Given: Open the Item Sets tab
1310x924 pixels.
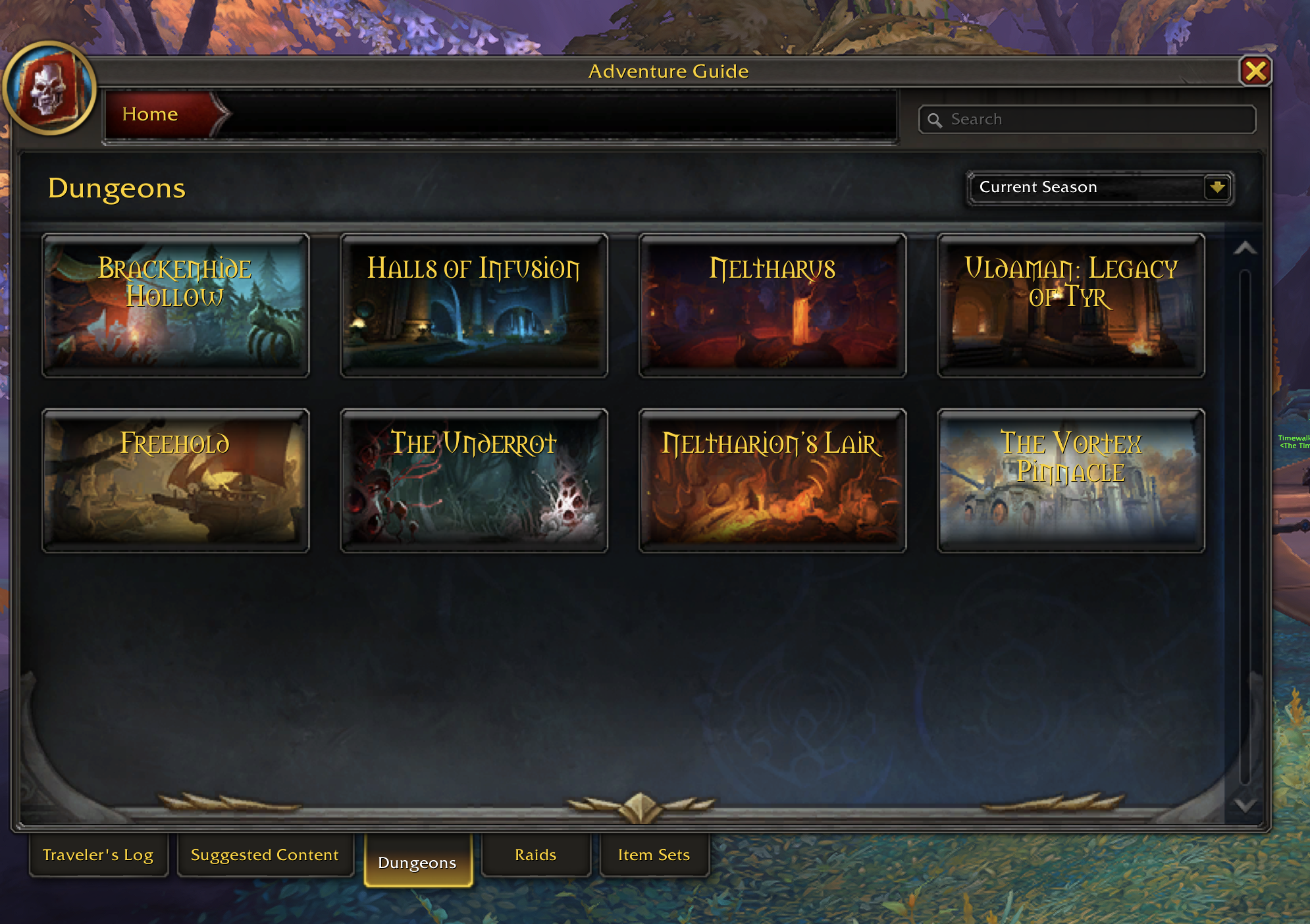Looking at the screenshot, I should (654, 855).
